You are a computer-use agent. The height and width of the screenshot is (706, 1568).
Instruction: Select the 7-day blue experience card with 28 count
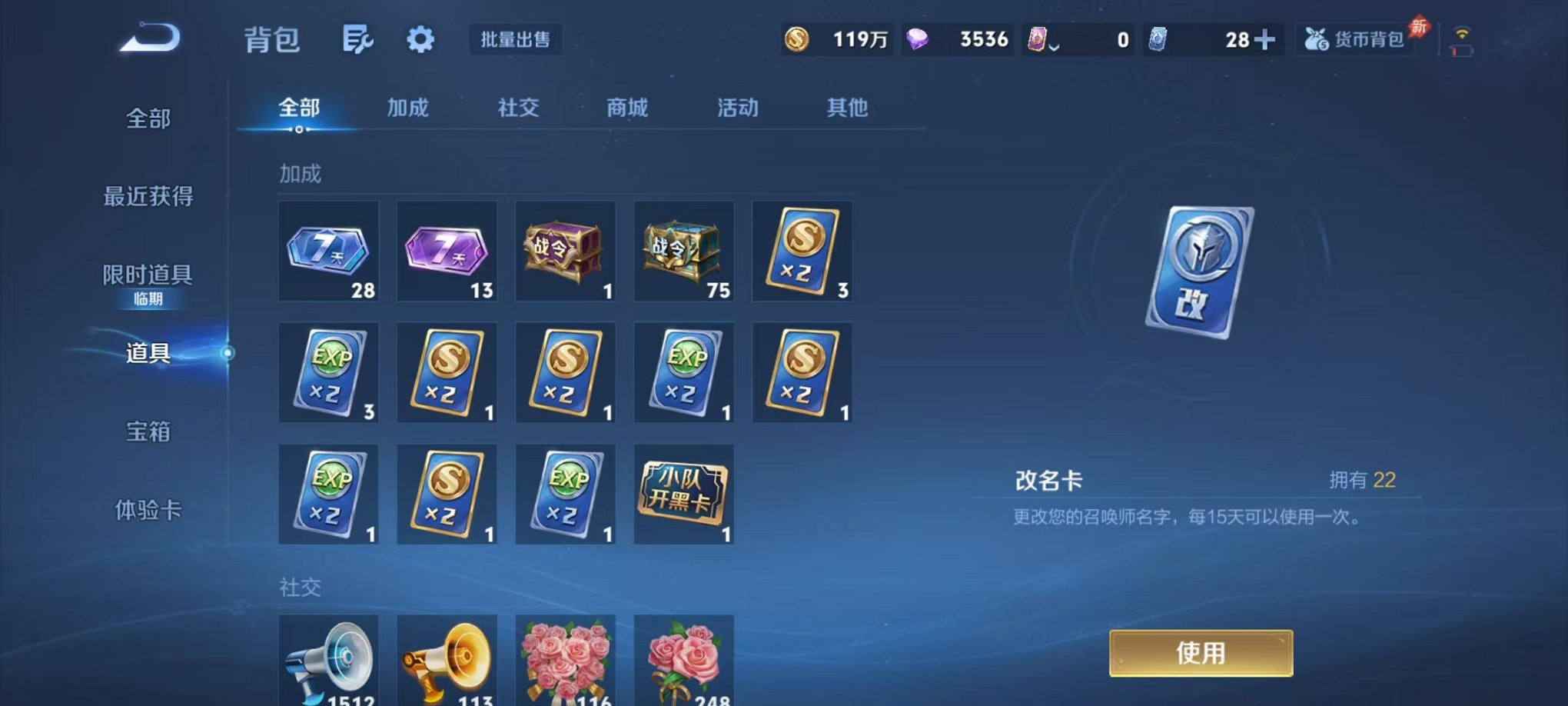(x=328, y=251)
